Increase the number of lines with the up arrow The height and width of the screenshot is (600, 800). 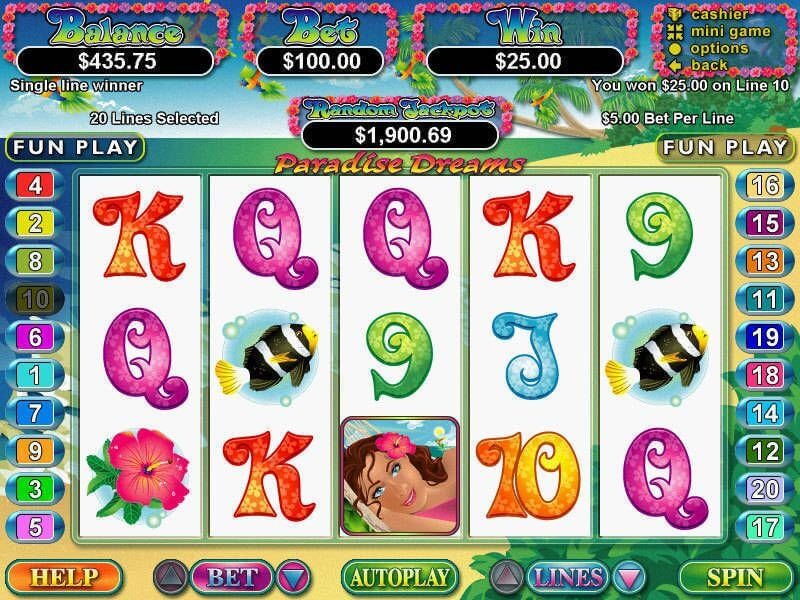(x=507, y=577)
